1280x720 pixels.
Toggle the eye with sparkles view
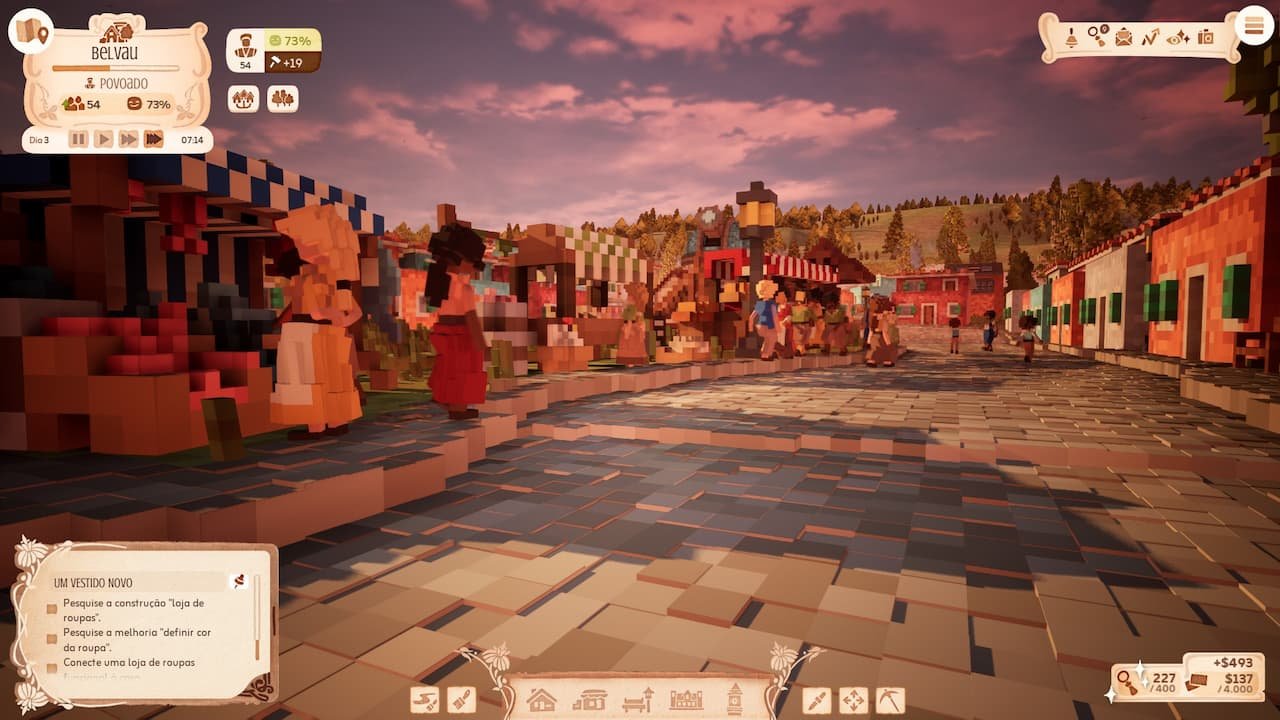[1178, 38]
